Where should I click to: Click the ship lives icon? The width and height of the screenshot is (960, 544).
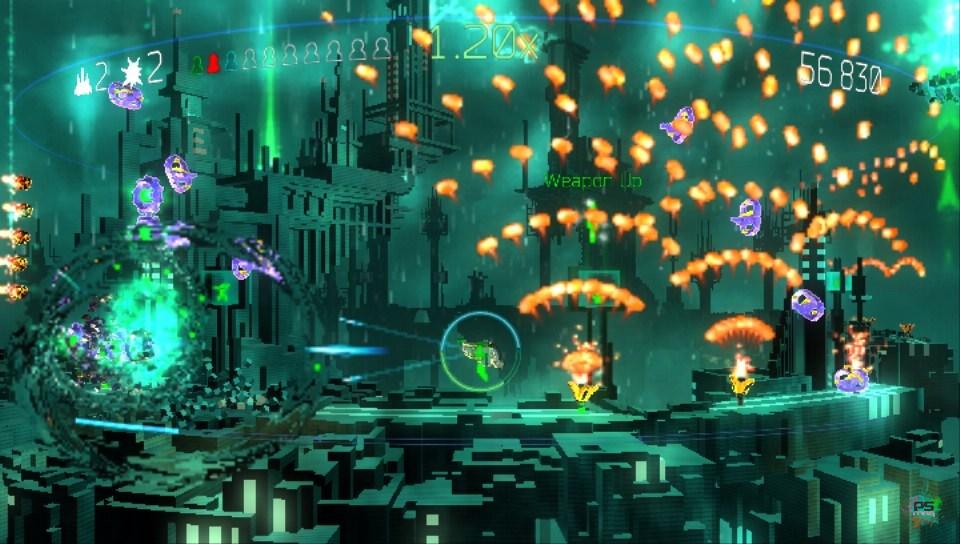(81, 74)
